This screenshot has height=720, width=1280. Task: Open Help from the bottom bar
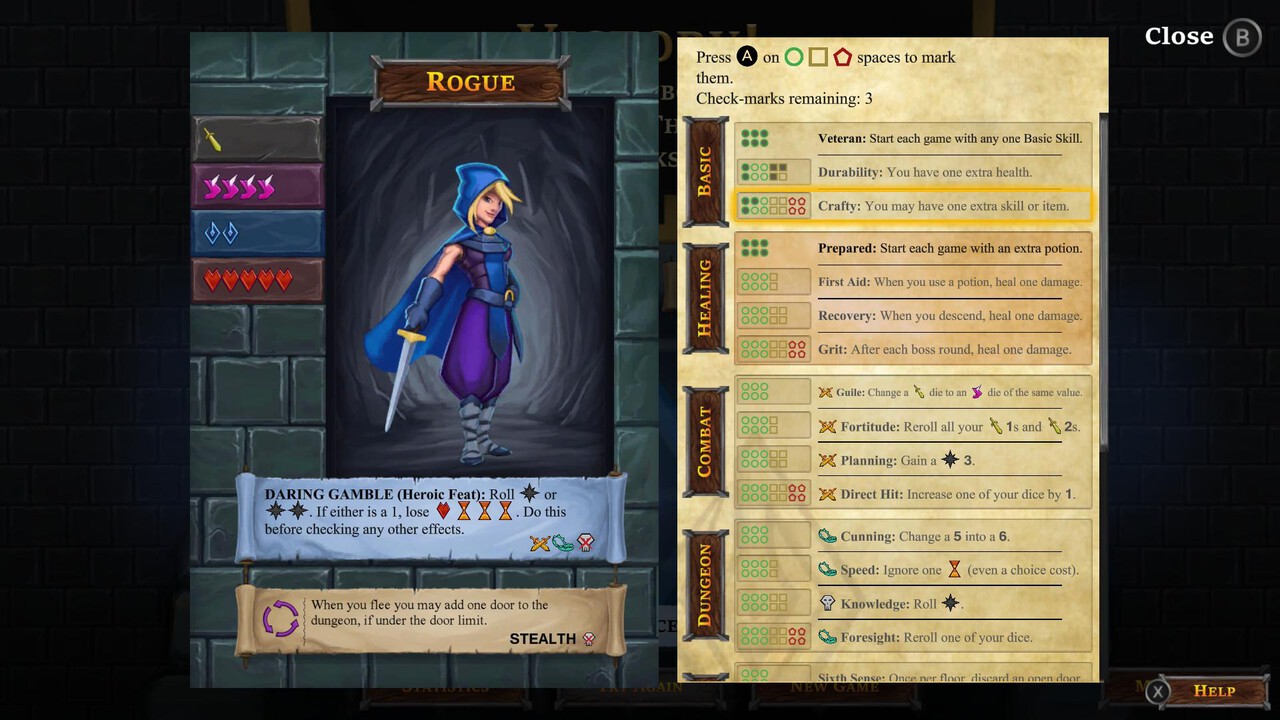(1214, 690)
